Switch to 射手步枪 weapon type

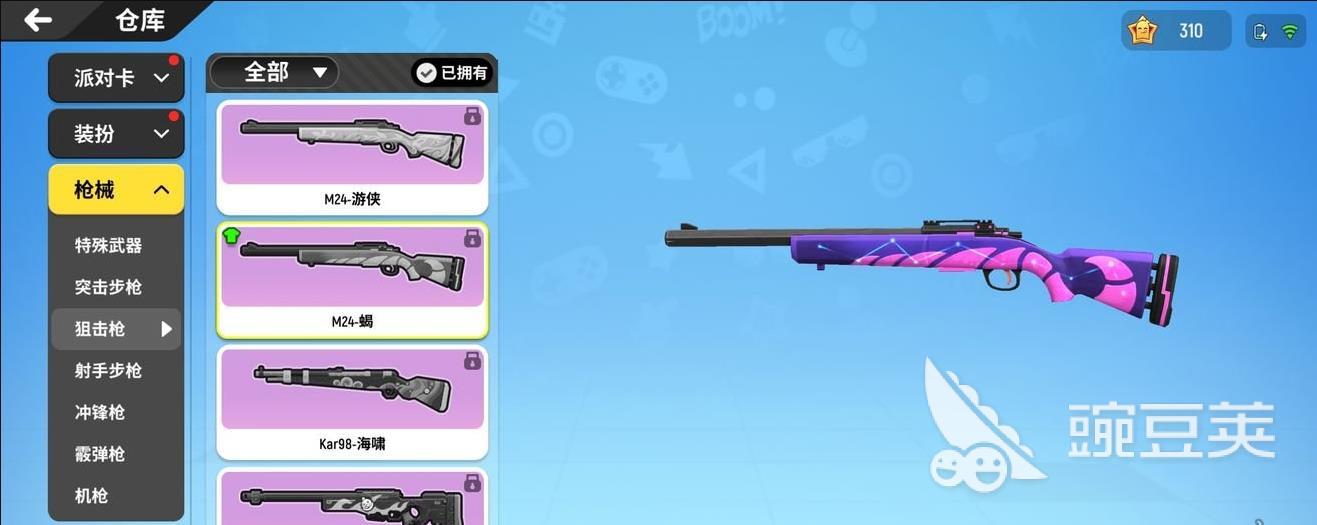[x=108, y=371]
